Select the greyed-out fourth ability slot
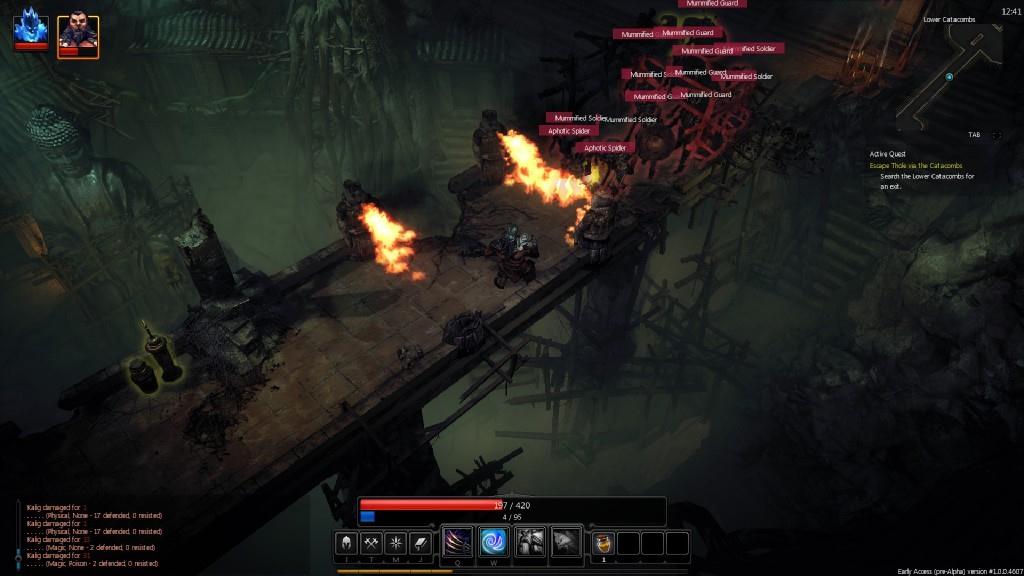 click(x=566, y=542)
